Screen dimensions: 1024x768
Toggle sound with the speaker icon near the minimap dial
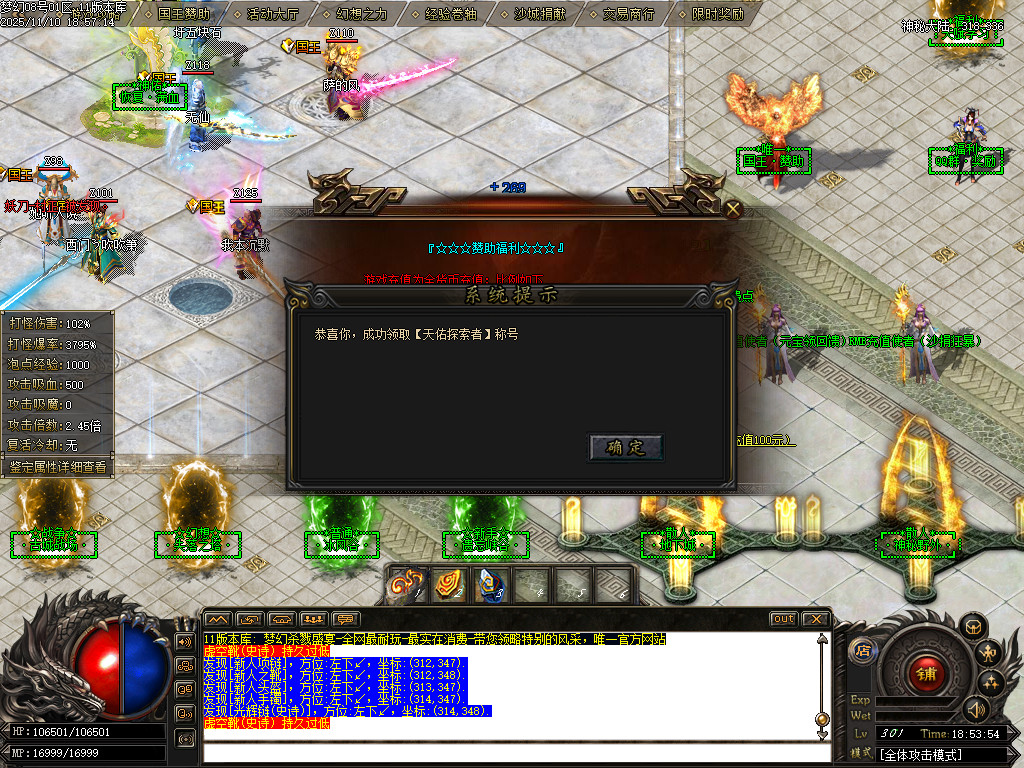point(975,709)
